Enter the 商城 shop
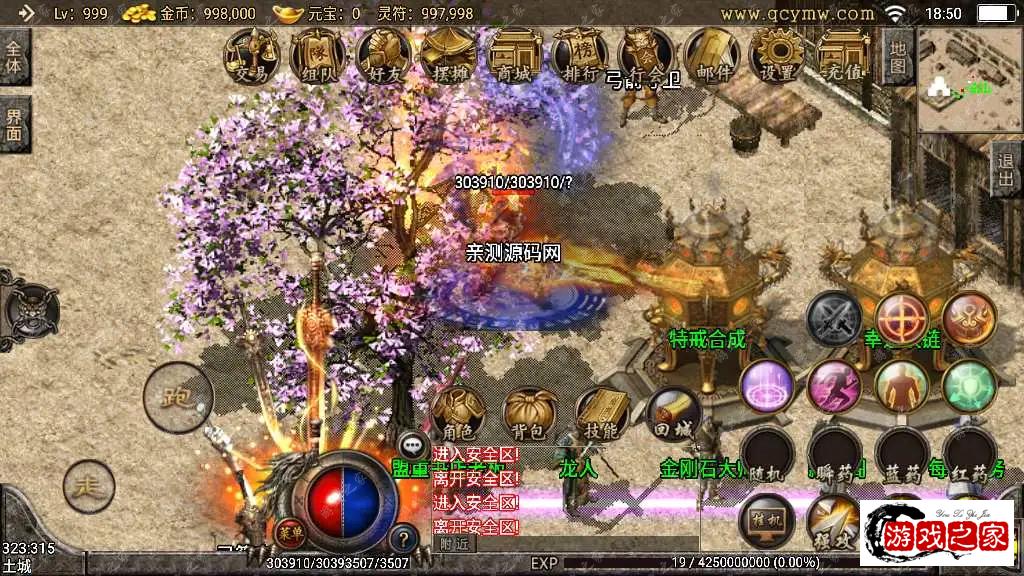The image size is (1024, 576). point(514,55)
